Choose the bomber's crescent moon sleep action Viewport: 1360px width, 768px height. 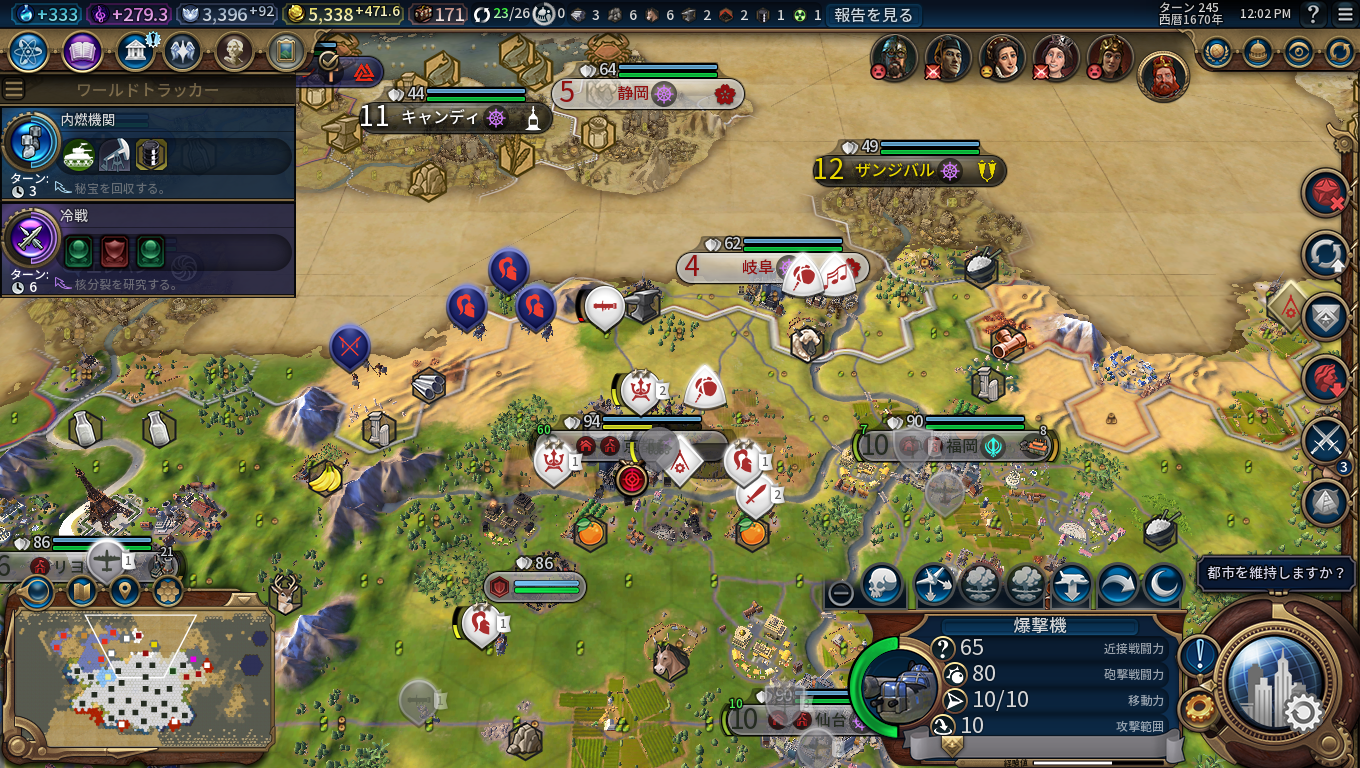click(1163, 585)
